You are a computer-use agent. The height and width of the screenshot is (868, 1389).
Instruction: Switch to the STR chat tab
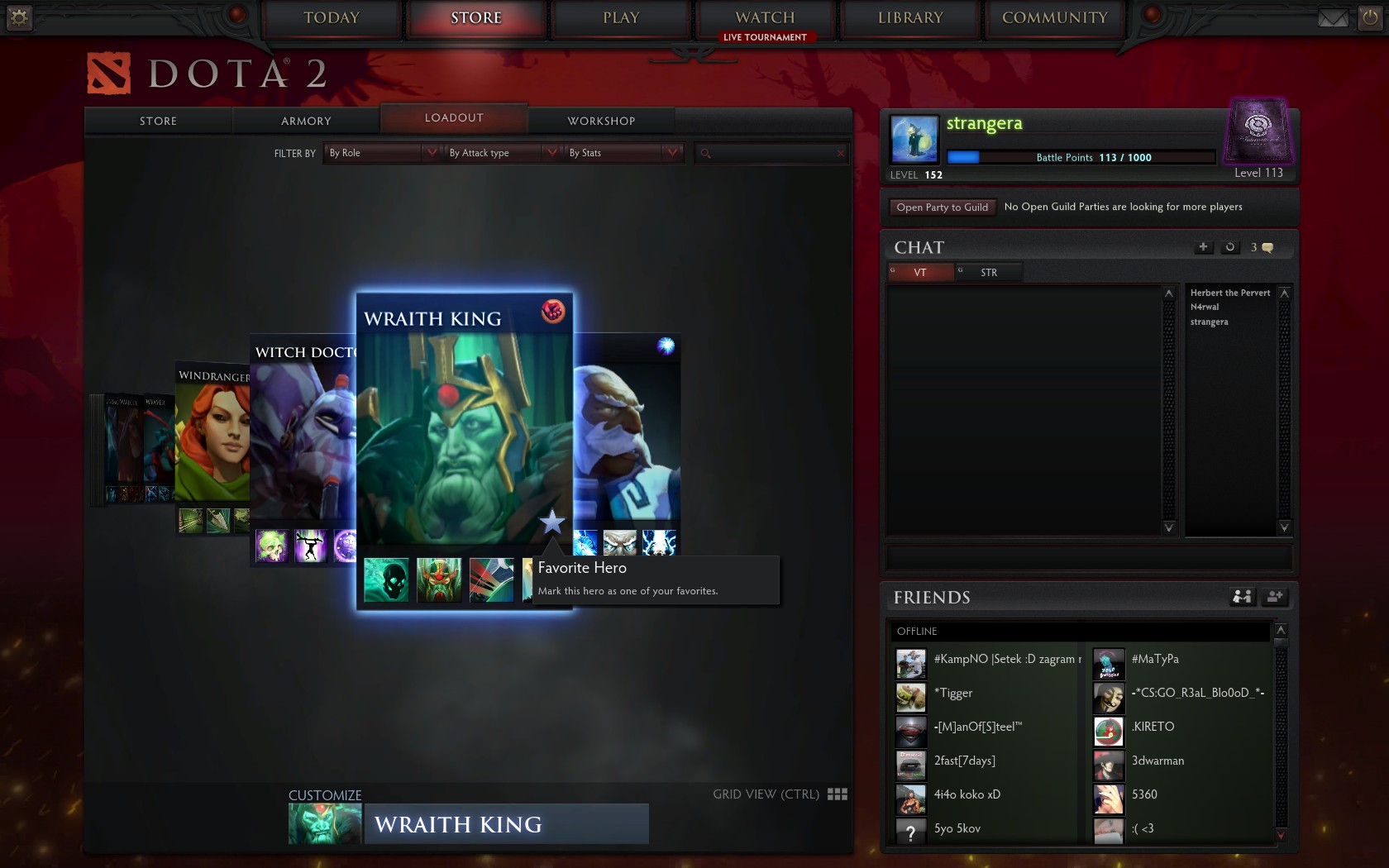tap(988, 273)
